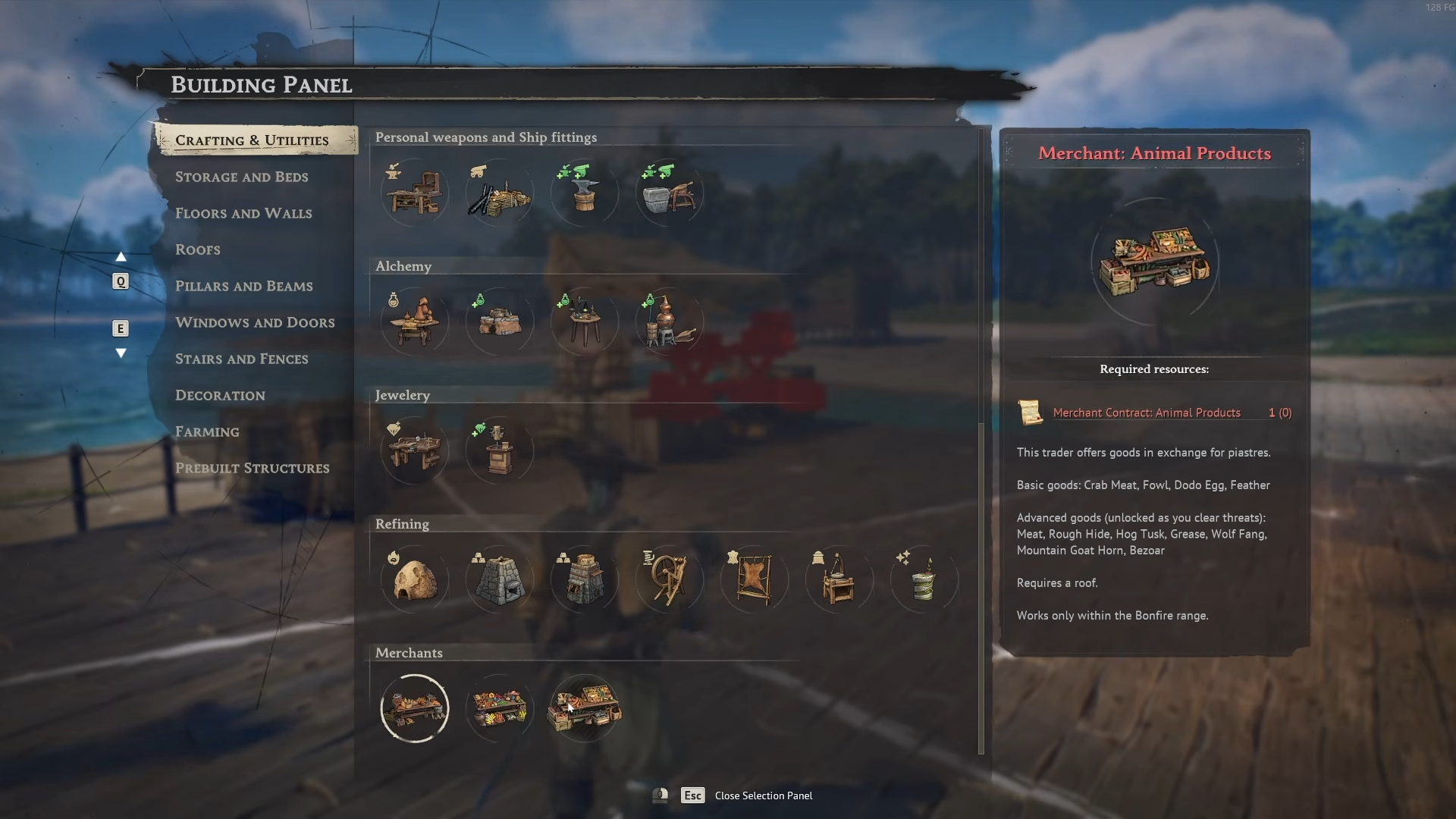Choose the clay kiln refining station
This screenshot has width=1456, height=819.
pyautogui.click(x=414, y=580)
